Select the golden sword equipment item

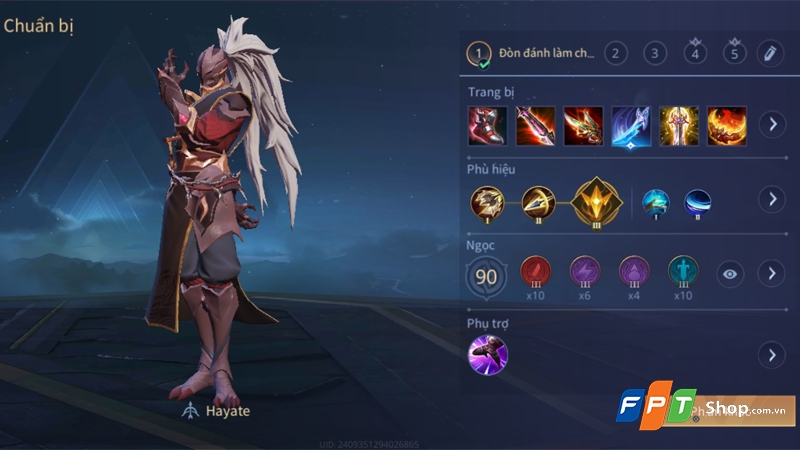(x=679, y=125)
